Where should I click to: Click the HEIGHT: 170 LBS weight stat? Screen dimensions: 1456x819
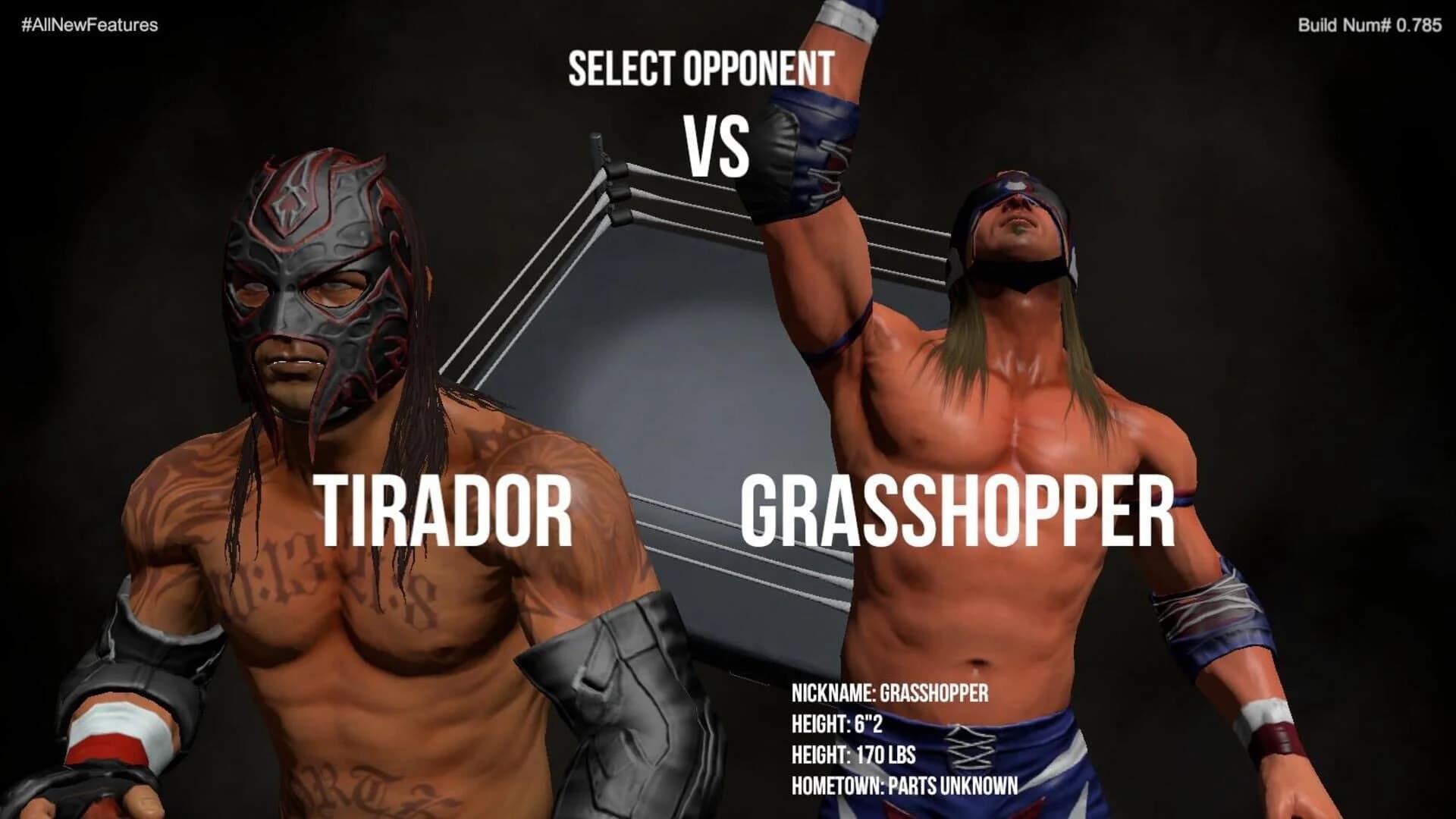coord(855,755)
